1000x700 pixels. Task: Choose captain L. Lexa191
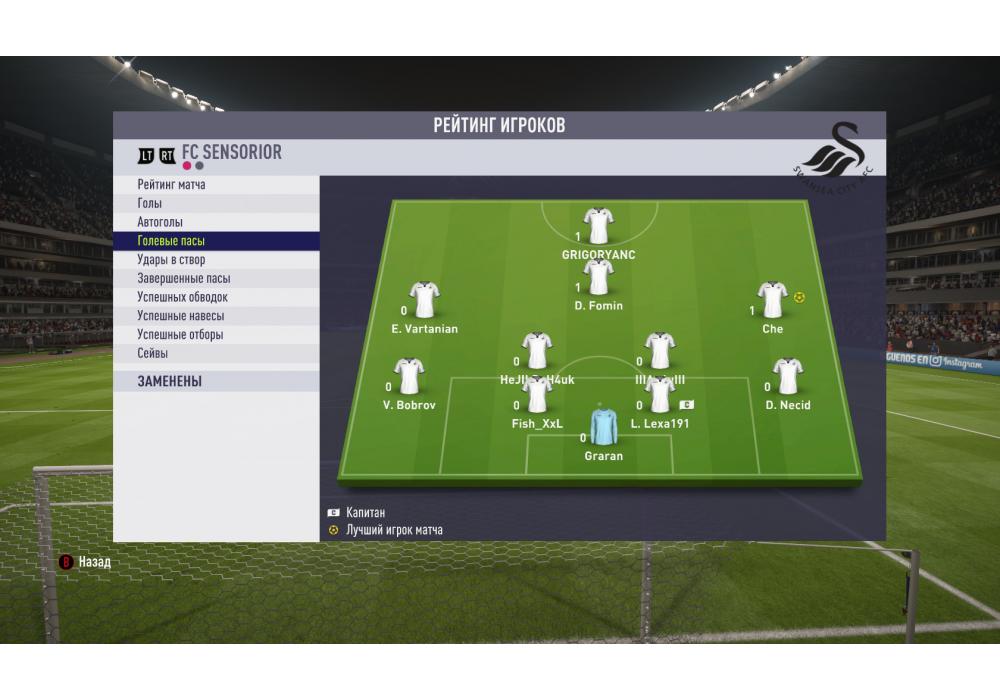coord(660,396)
